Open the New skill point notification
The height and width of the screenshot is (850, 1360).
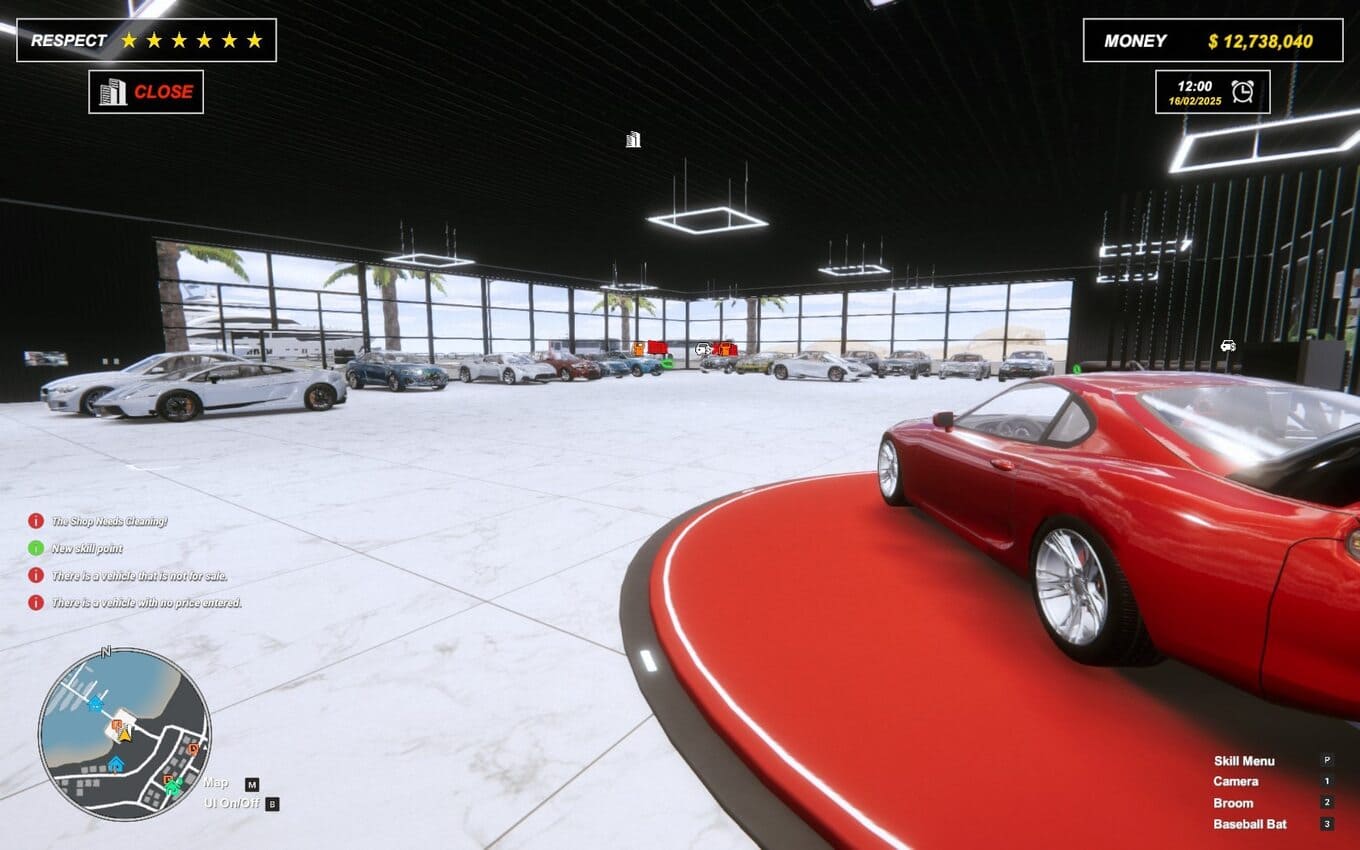coord(87,548)
